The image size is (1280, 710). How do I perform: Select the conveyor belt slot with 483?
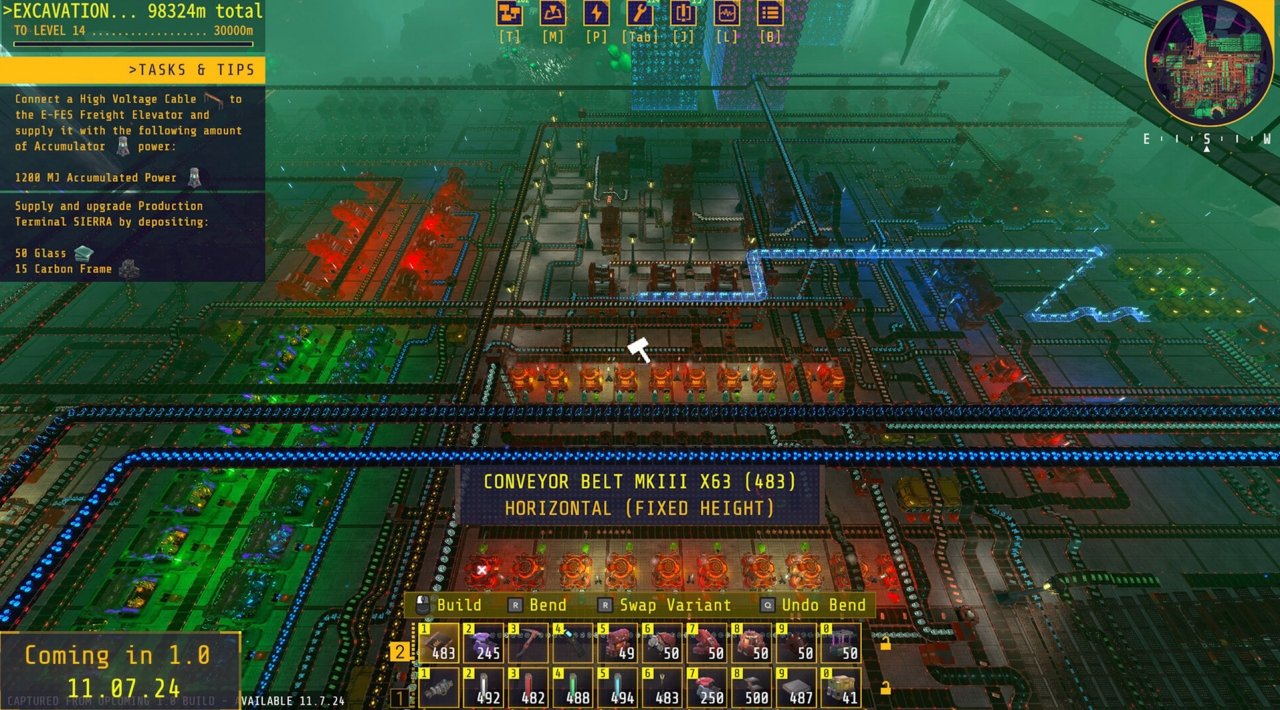440,643
